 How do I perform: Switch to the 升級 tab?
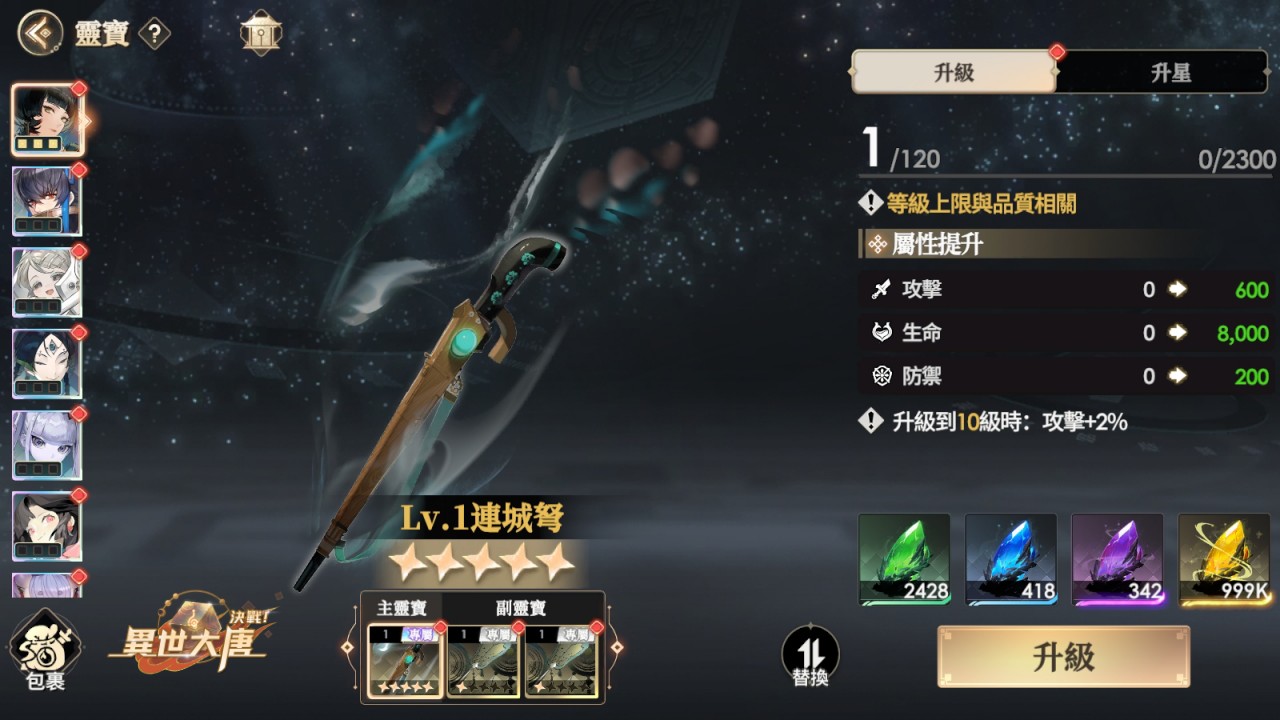[x=953, y=72]
